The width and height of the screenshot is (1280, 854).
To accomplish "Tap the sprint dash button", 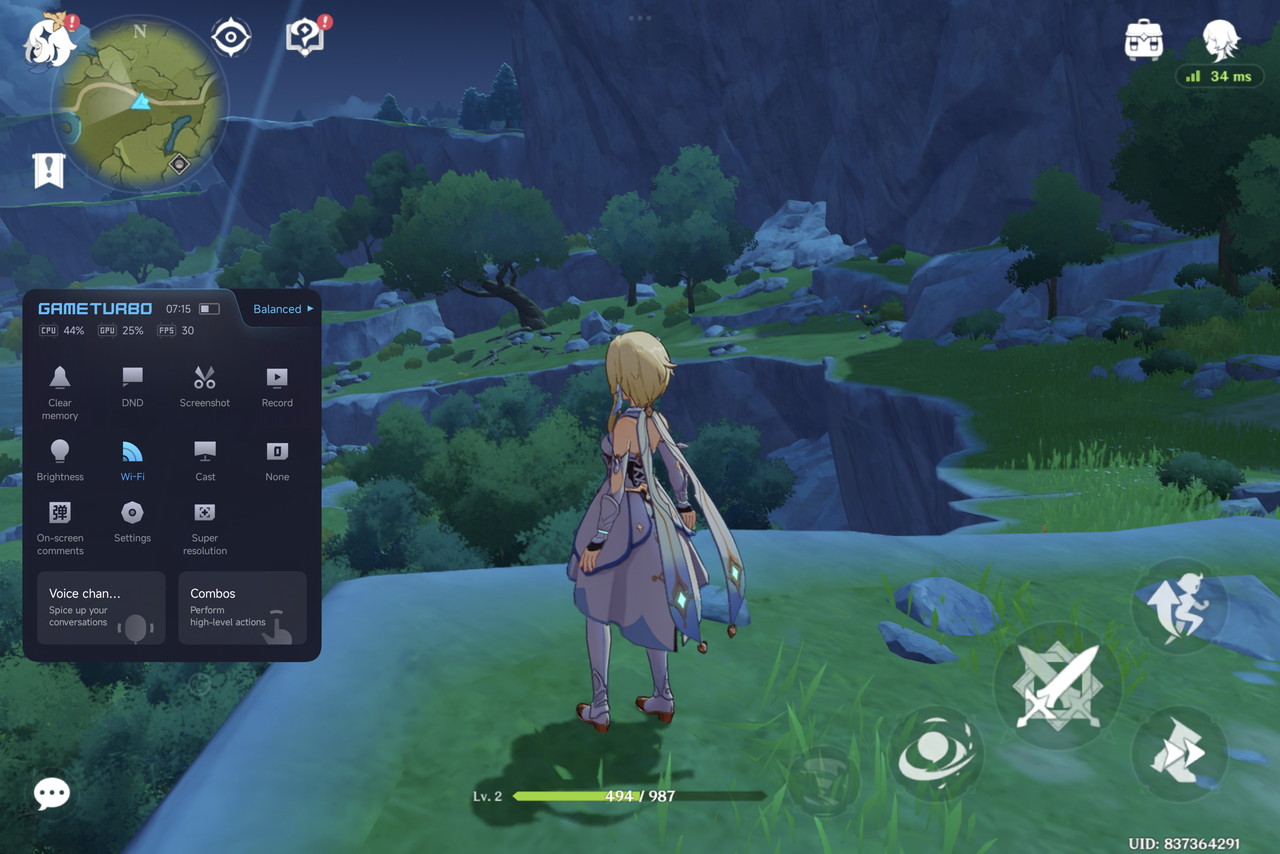I will pos(1180,754).
